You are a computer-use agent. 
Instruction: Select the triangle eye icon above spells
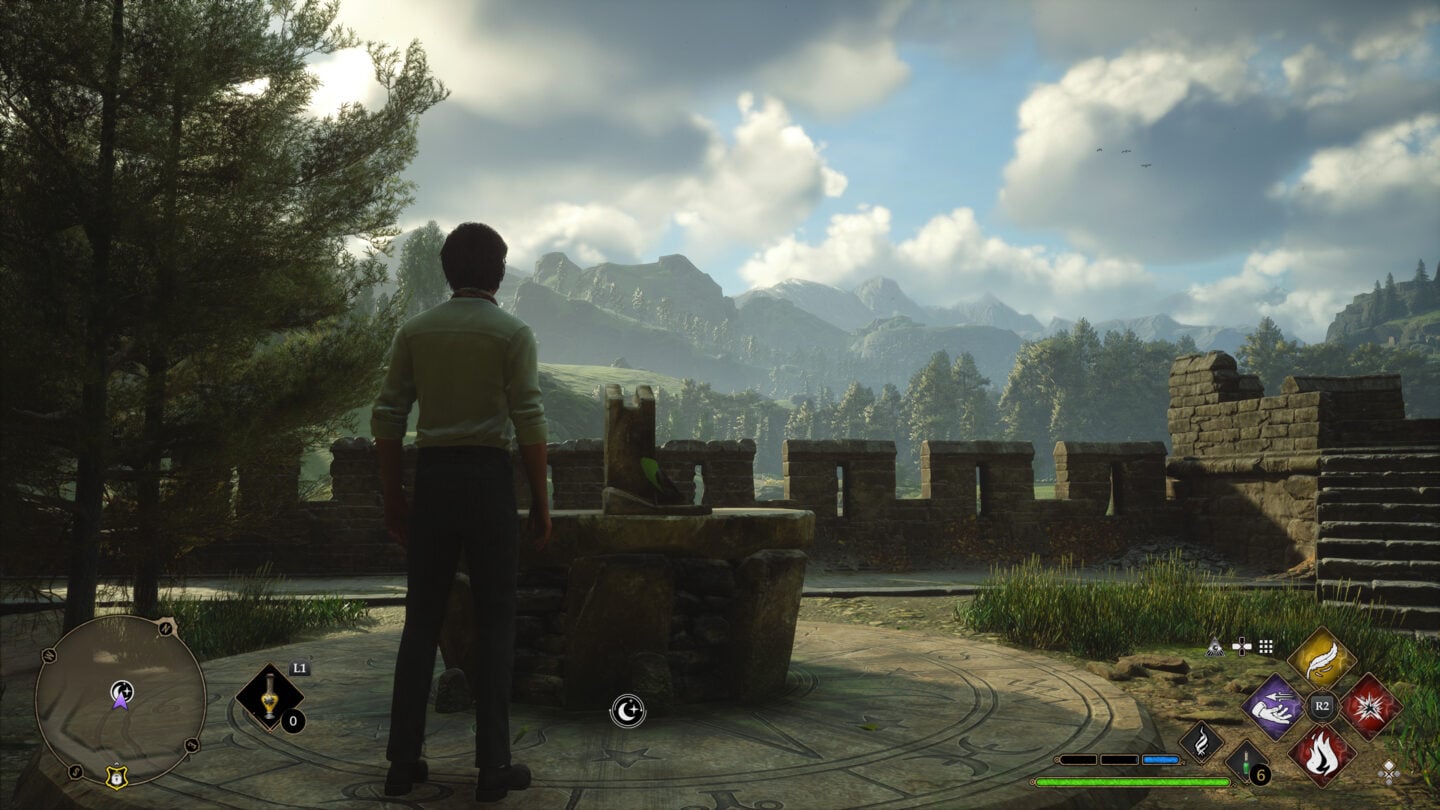click(x=1216, y=647)
